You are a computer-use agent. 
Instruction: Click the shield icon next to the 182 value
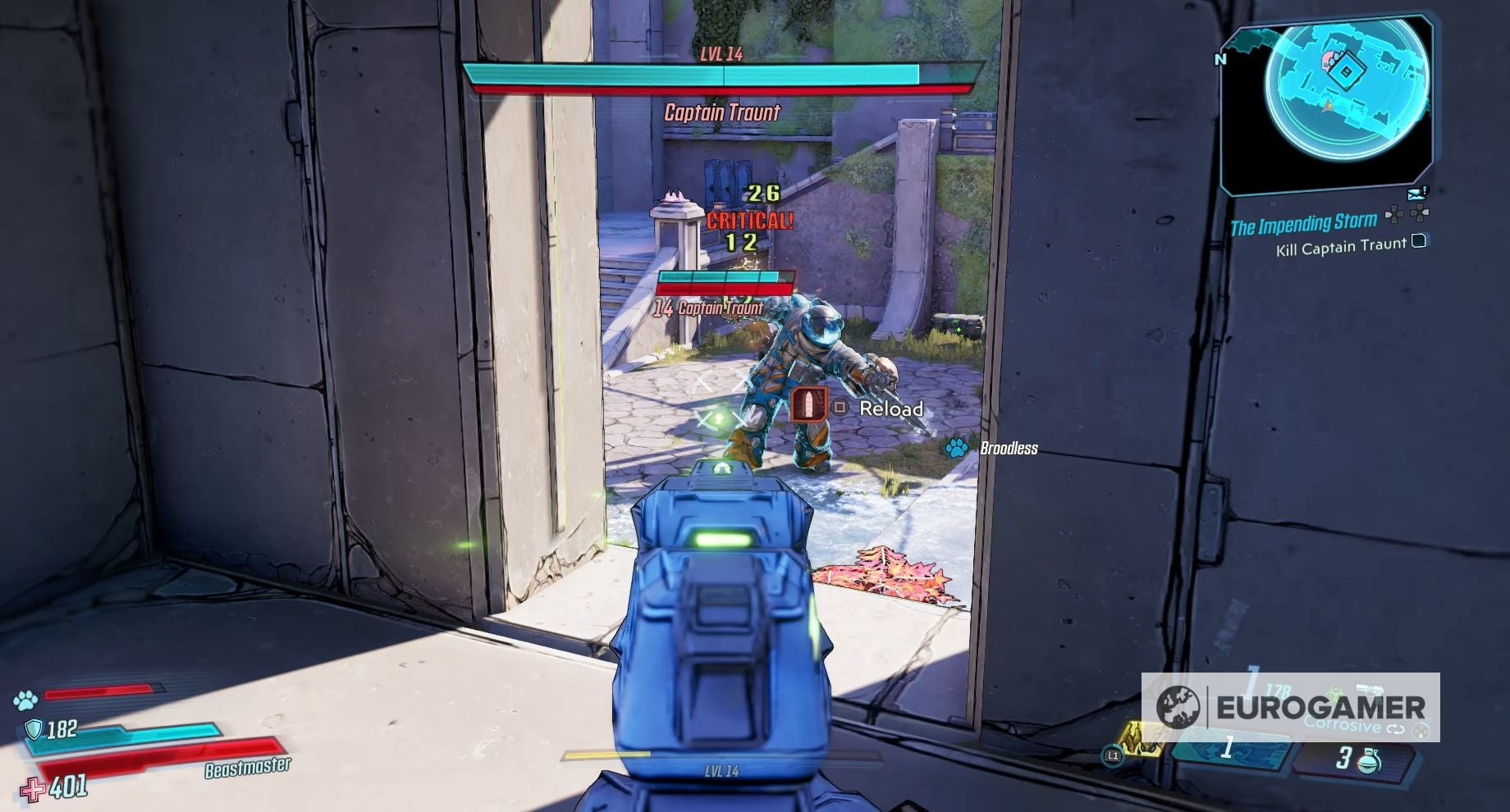(x=32, y=727)
